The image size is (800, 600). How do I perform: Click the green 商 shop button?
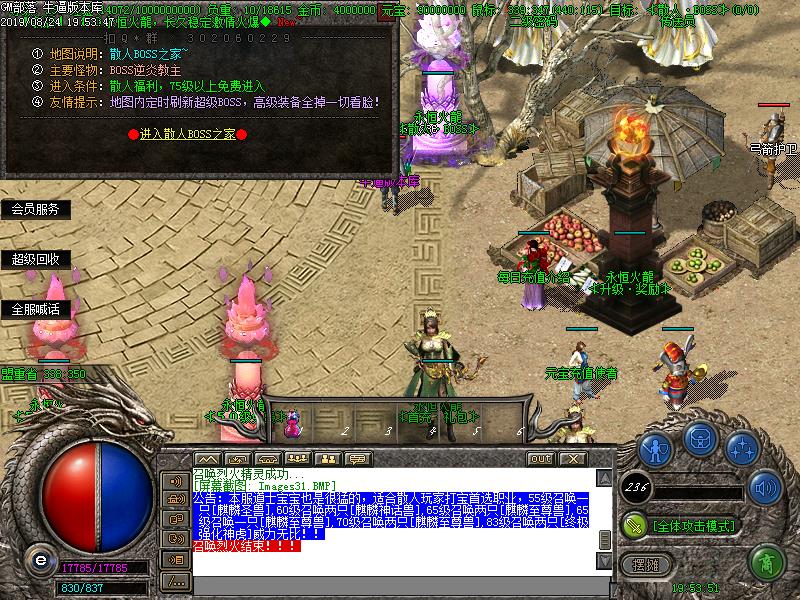coord(766,563)
